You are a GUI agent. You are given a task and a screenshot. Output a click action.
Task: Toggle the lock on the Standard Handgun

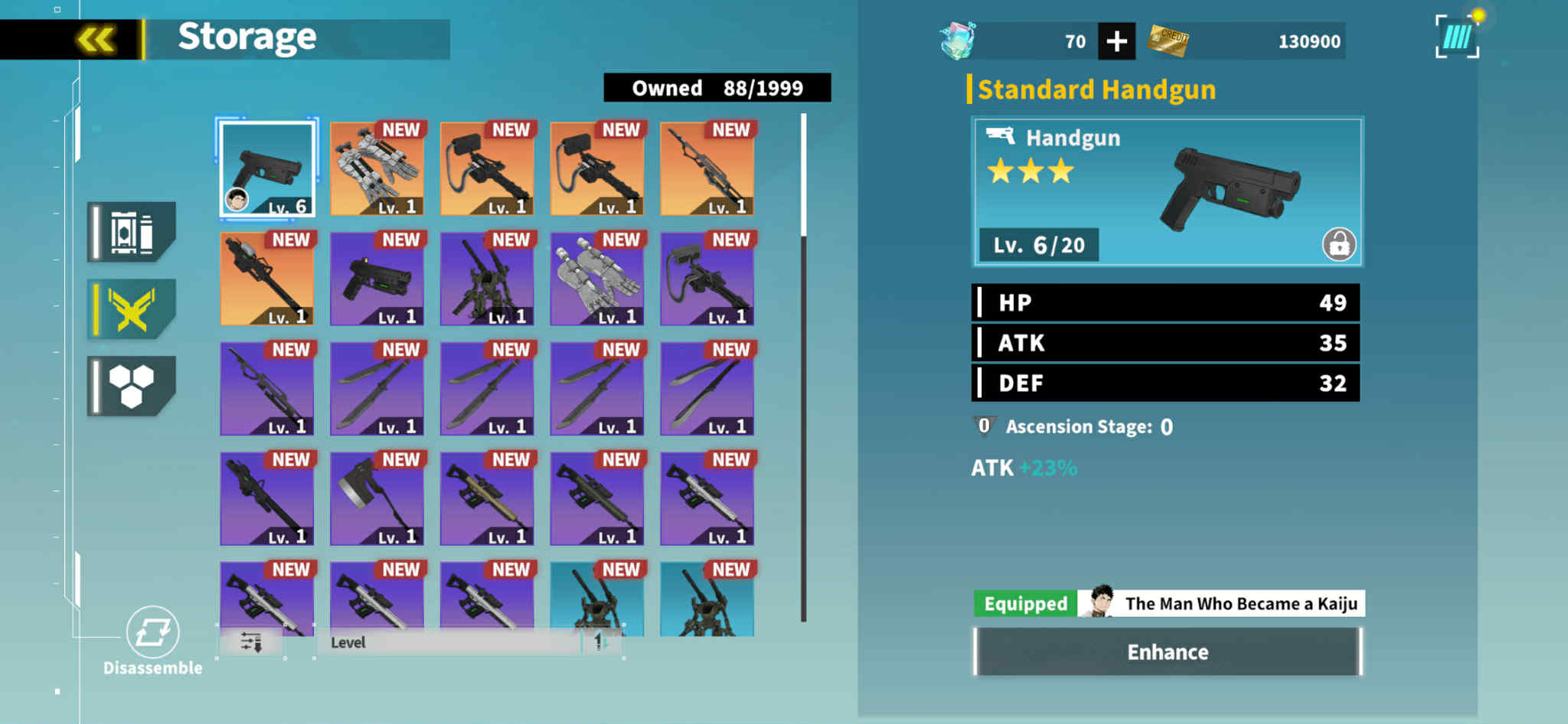(1338, 245)
